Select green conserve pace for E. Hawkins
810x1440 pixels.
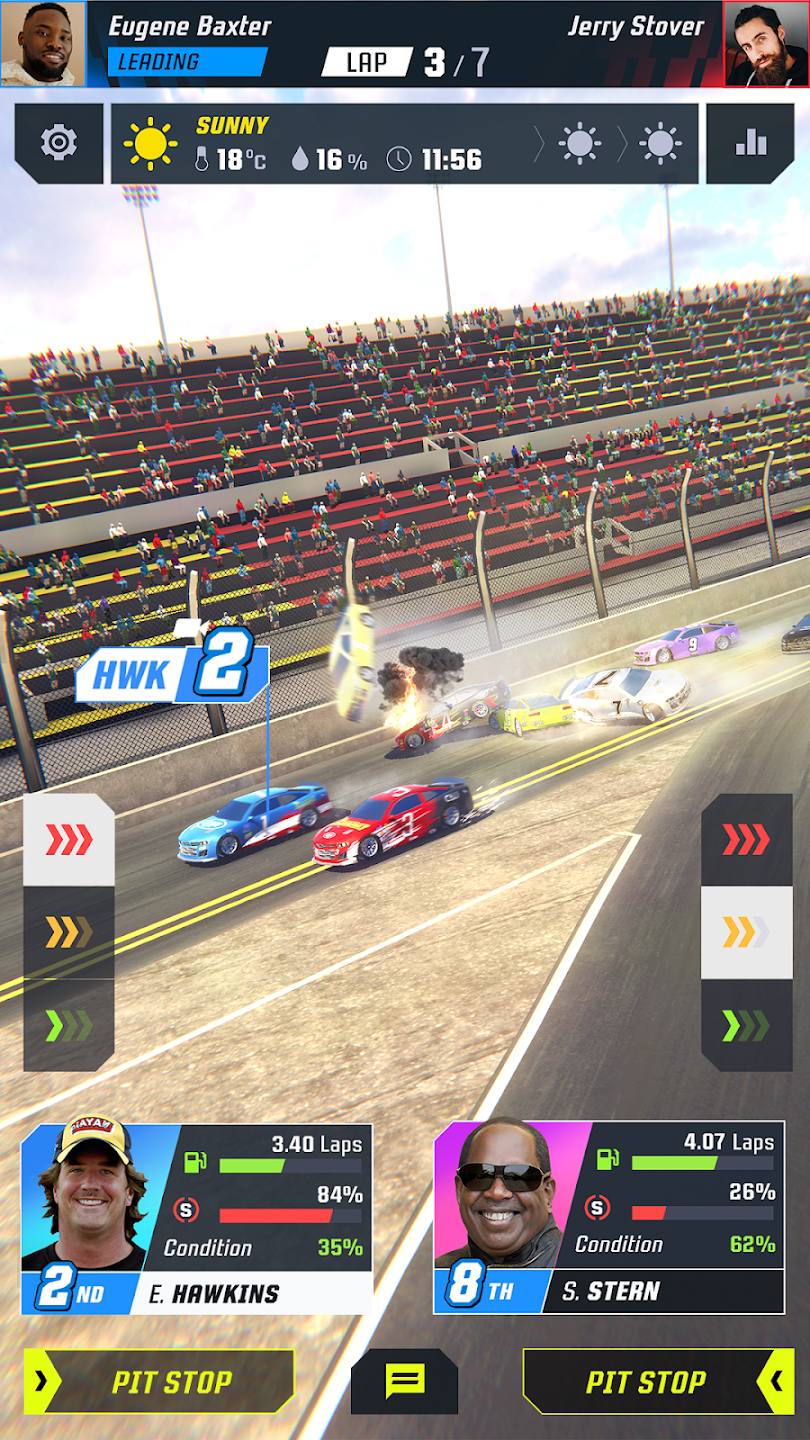tap(69, 1025)
